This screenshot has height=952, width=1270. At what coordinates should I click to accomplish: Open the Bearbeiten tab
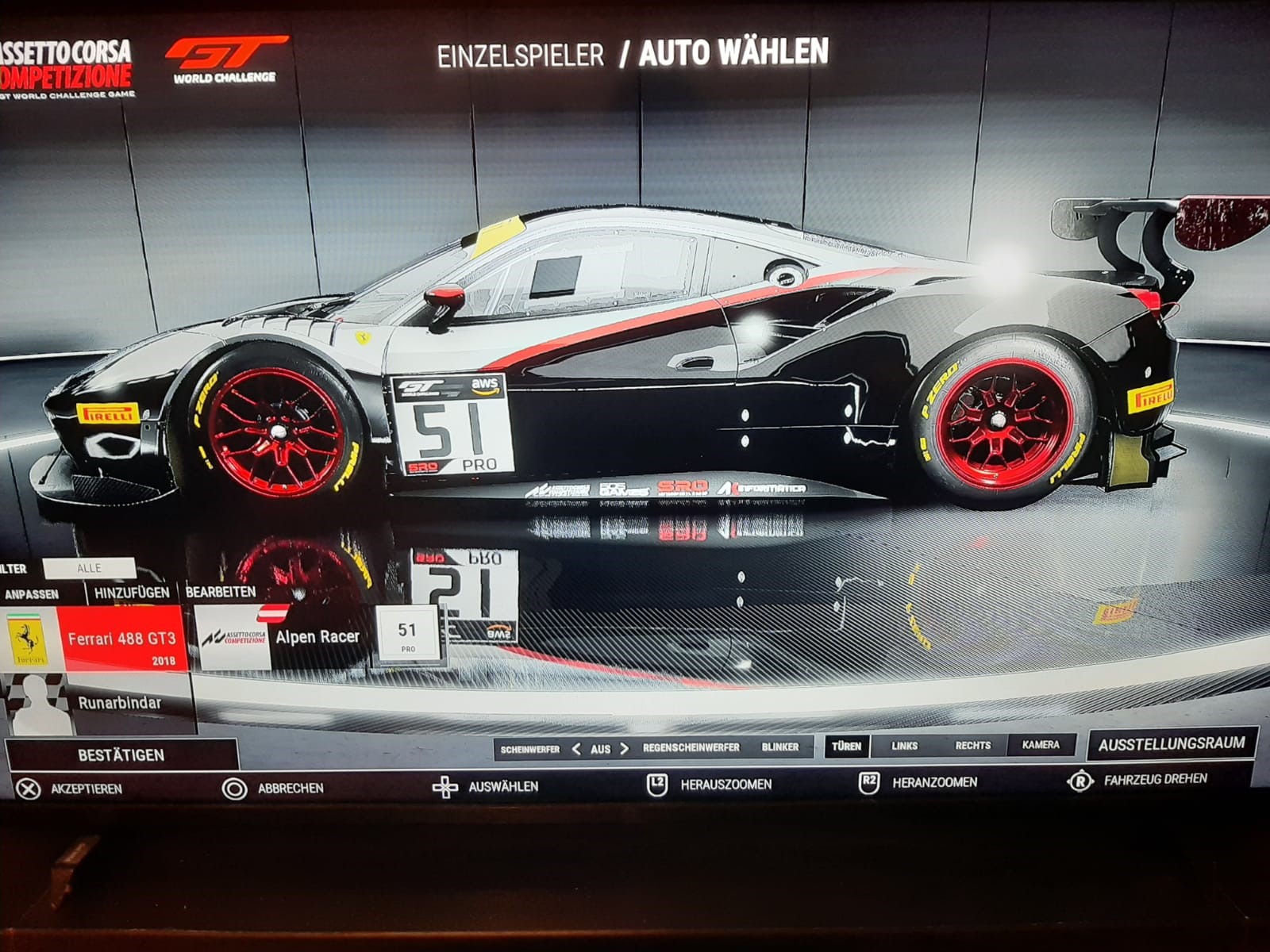click(x=221, y=592)
